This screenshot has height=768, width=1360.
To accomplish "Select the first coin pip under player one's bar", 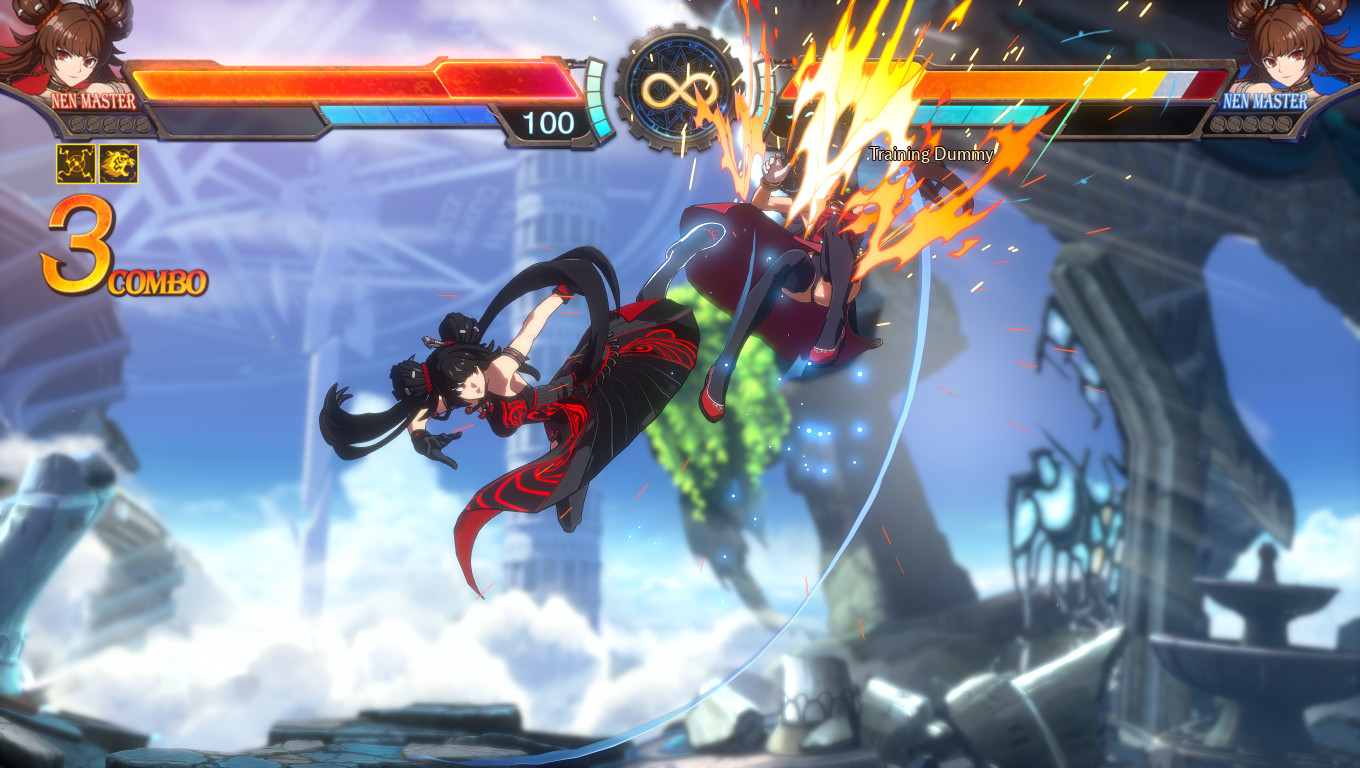I will click(x=76, y=124).
